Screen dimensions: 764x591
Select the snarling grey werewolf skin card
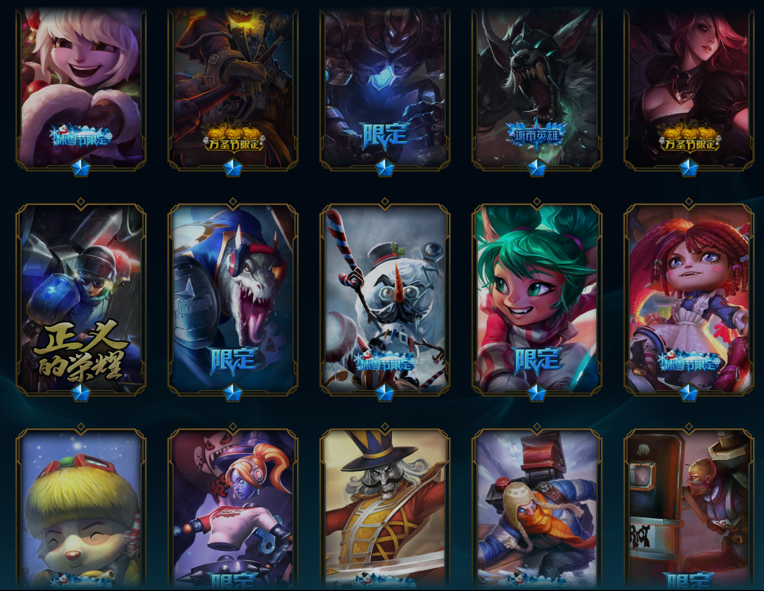pos(537,88)
